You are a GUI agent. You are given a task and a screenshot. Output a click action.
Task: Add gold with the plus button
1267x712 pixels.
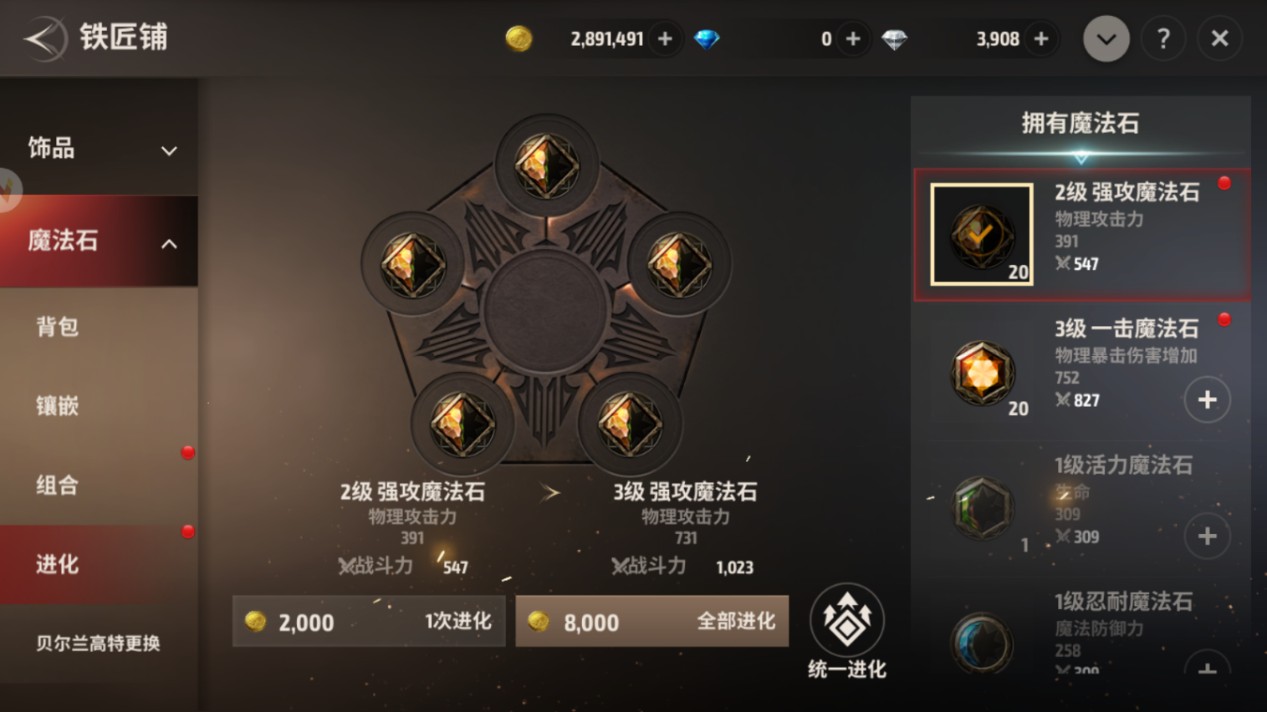click(665, 39)
